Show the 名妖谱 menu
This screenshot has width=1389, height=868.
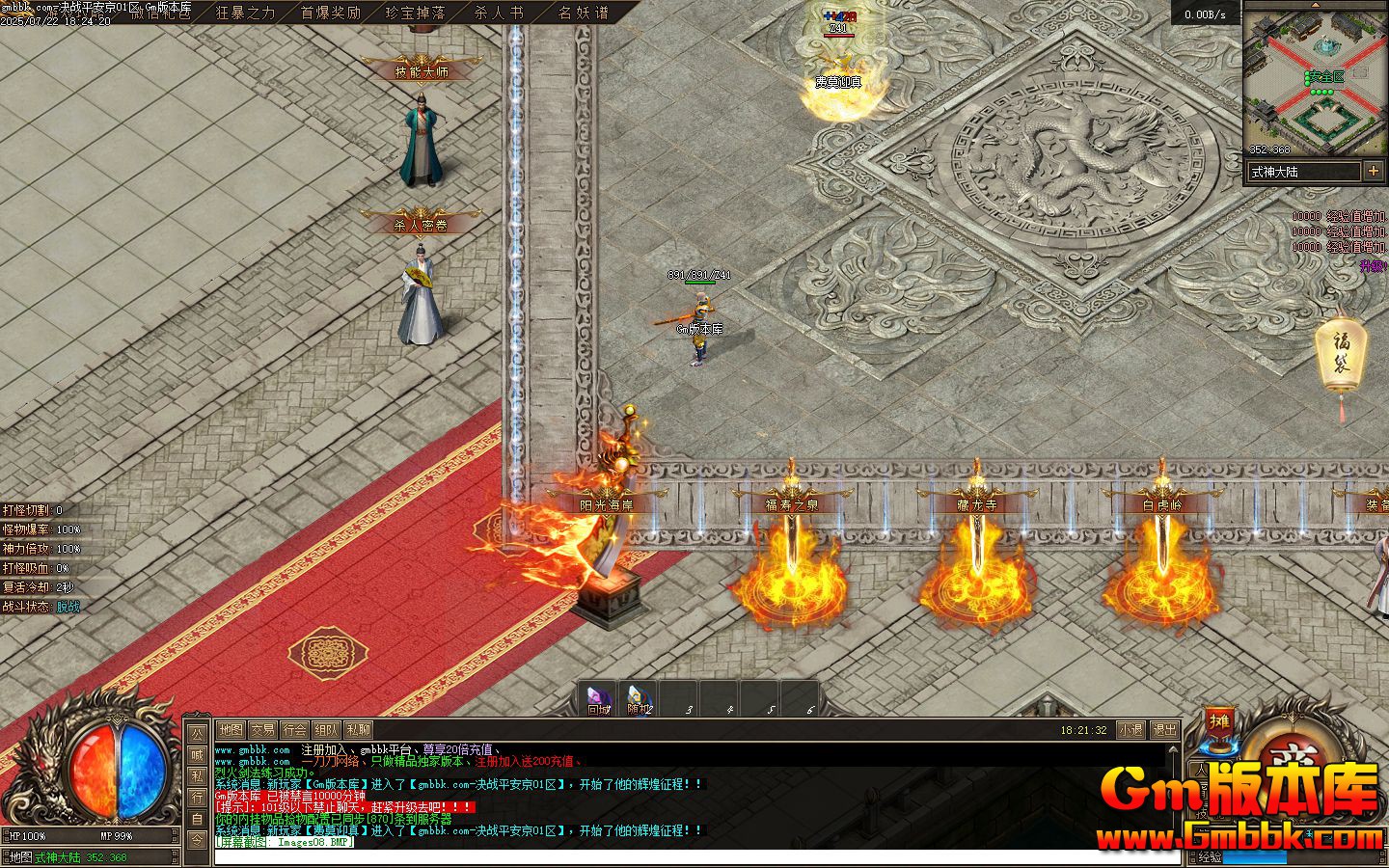coord(584,13)
